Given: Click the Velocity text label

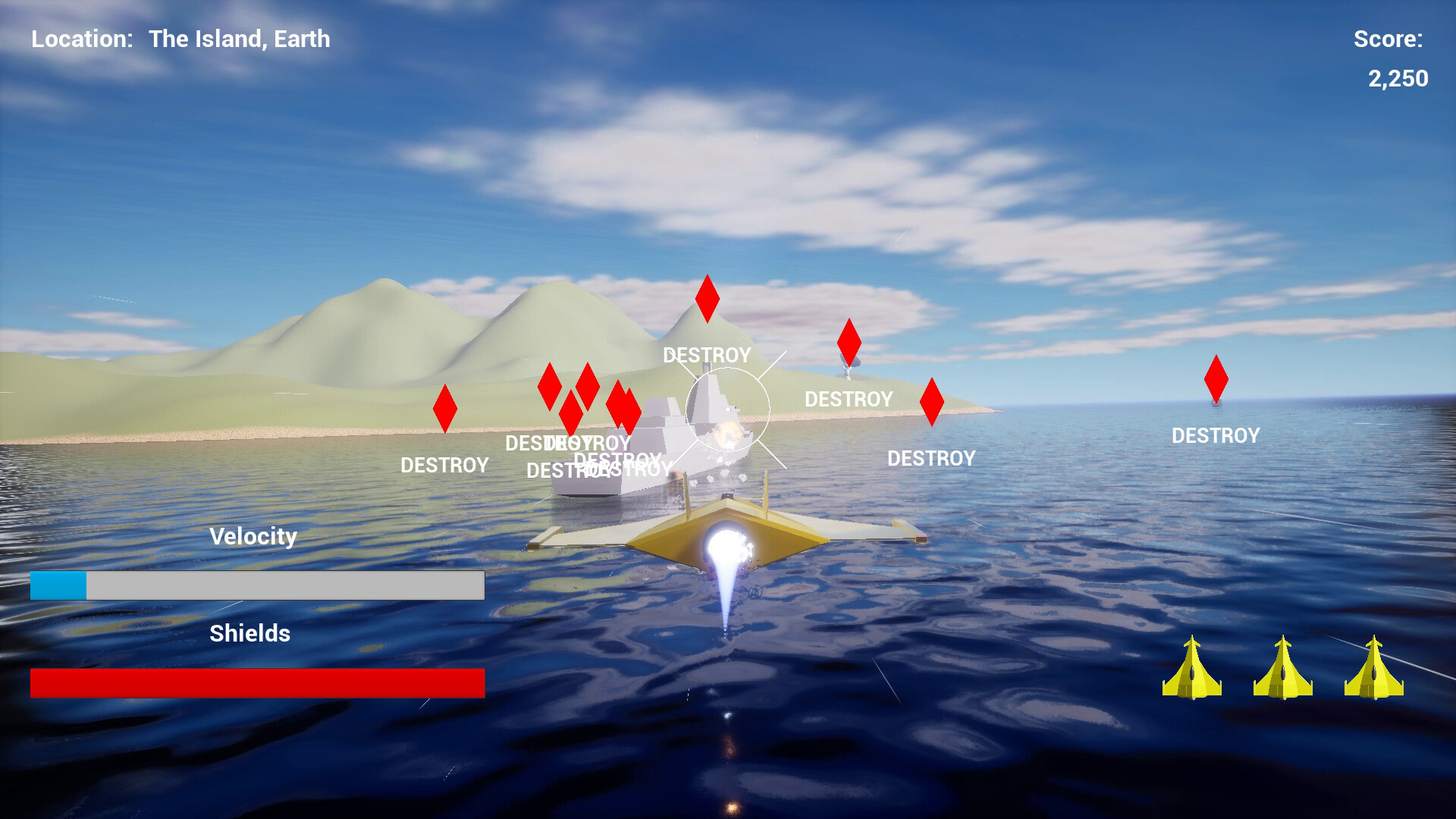Looking at the screenshot, I should 253,537.
